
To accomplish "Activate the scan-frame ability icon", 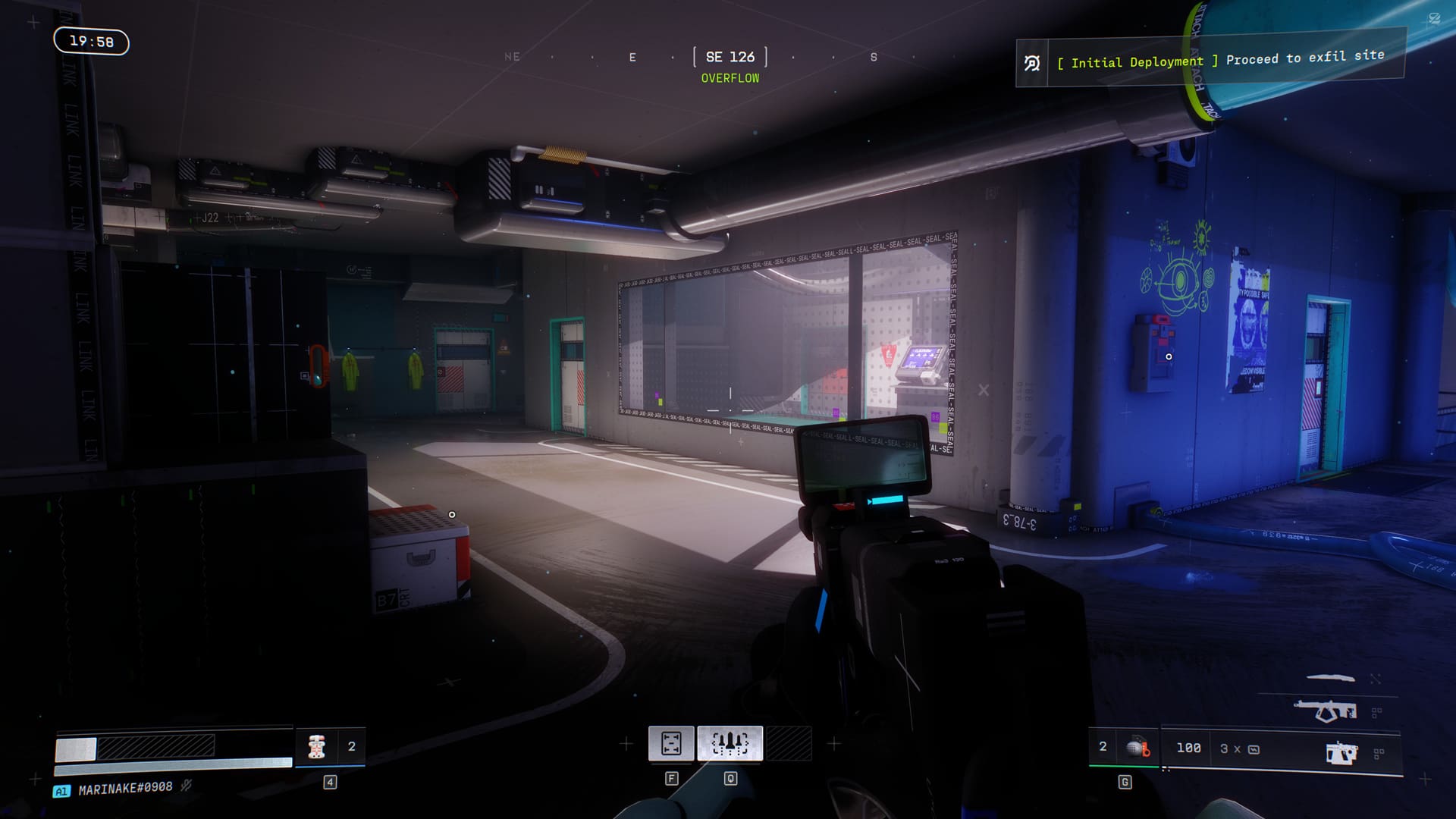I will pos(671,743).
